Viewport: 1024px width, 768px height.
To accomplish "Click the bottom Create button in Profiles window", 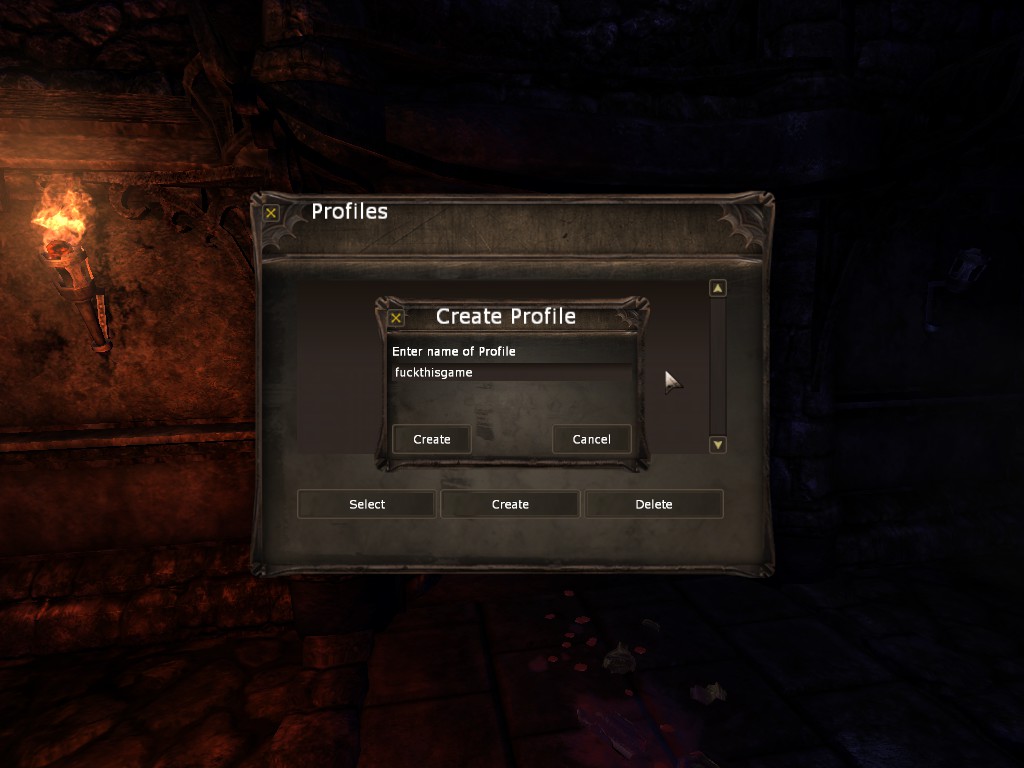I will (x=510, y=504).
